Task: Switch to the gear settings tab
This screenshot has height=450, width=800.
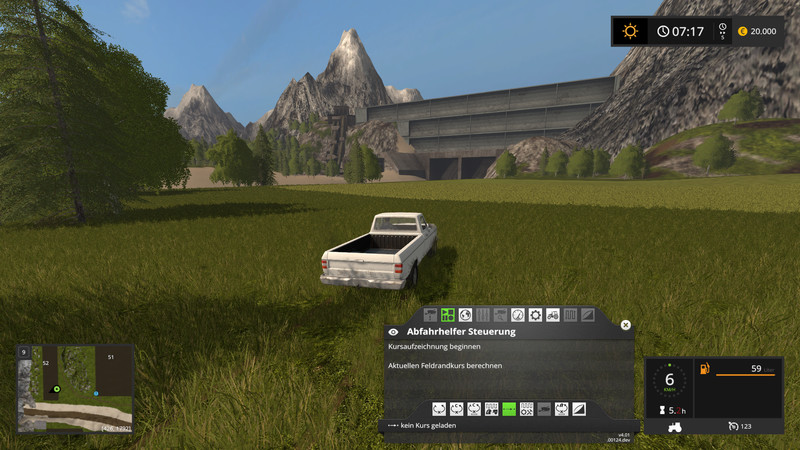Action: click(x=535, y=315)
